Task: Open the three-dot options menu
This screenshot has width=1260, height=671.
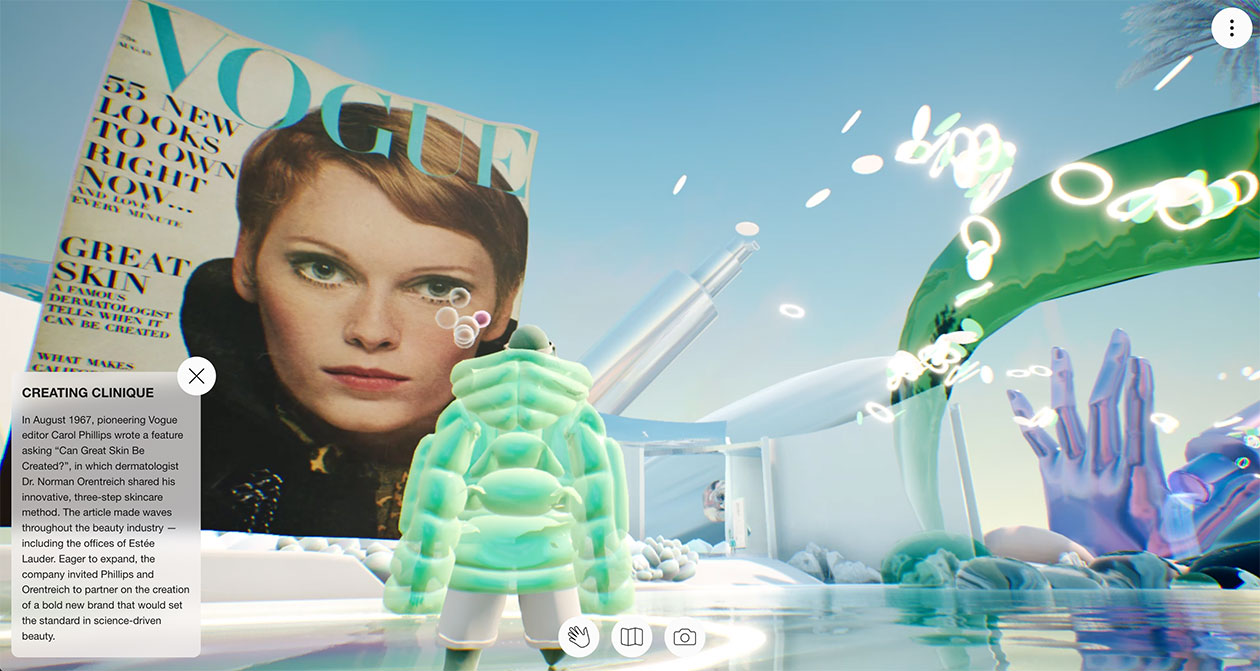Action: click(1231, 28)
